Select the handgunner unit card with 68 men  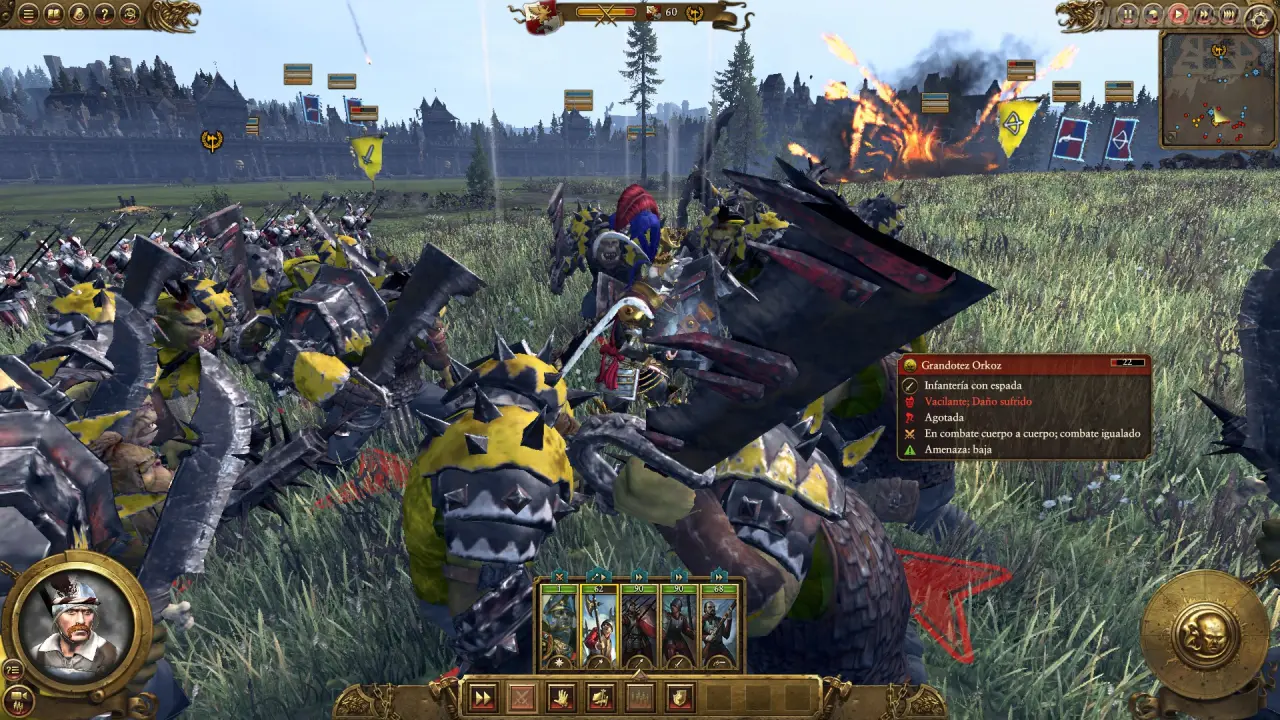click(719, 627)
